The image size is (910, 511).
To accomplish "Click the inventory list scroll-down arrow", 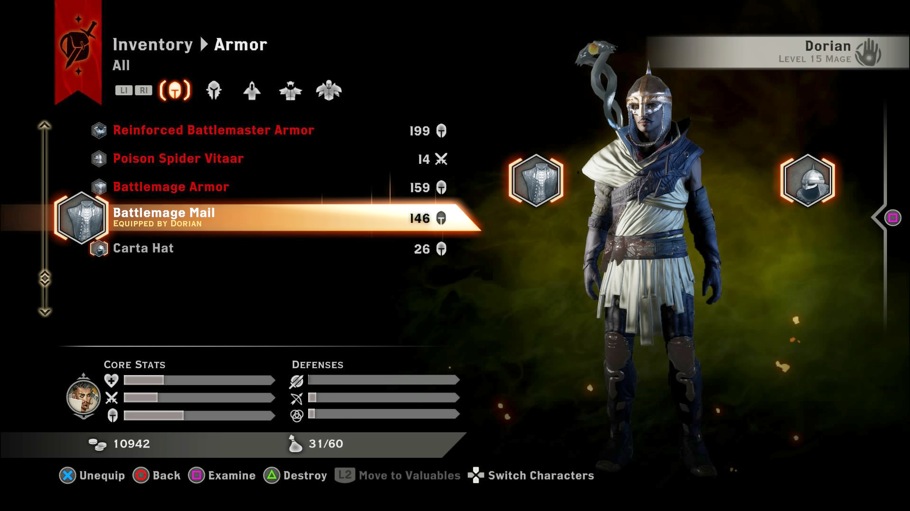I will click(x=44, y=311).
